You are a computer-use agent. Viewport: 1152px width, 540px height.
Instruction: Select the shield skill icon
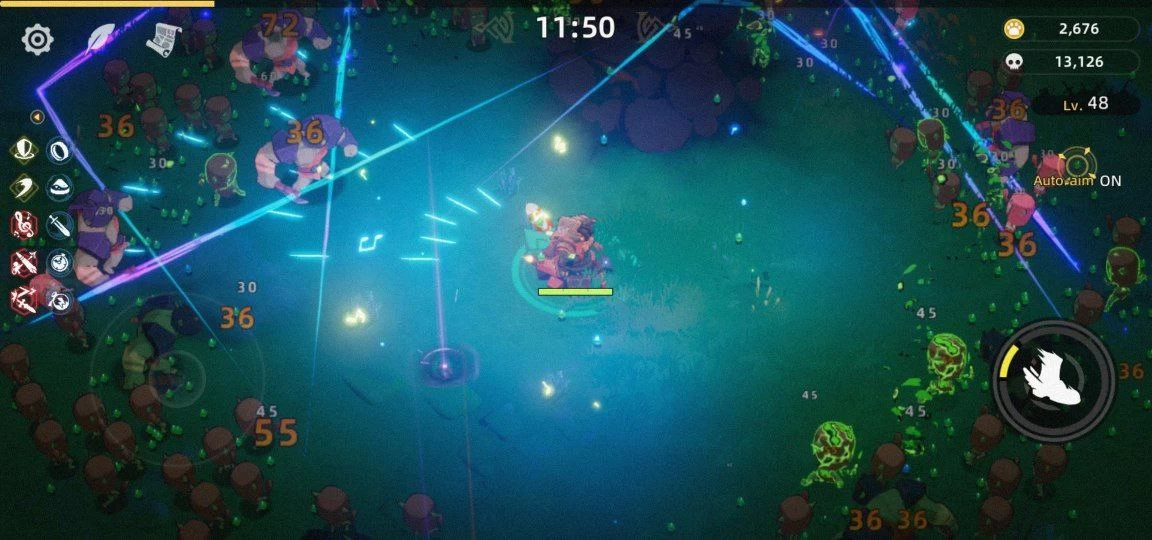[23, 151]
